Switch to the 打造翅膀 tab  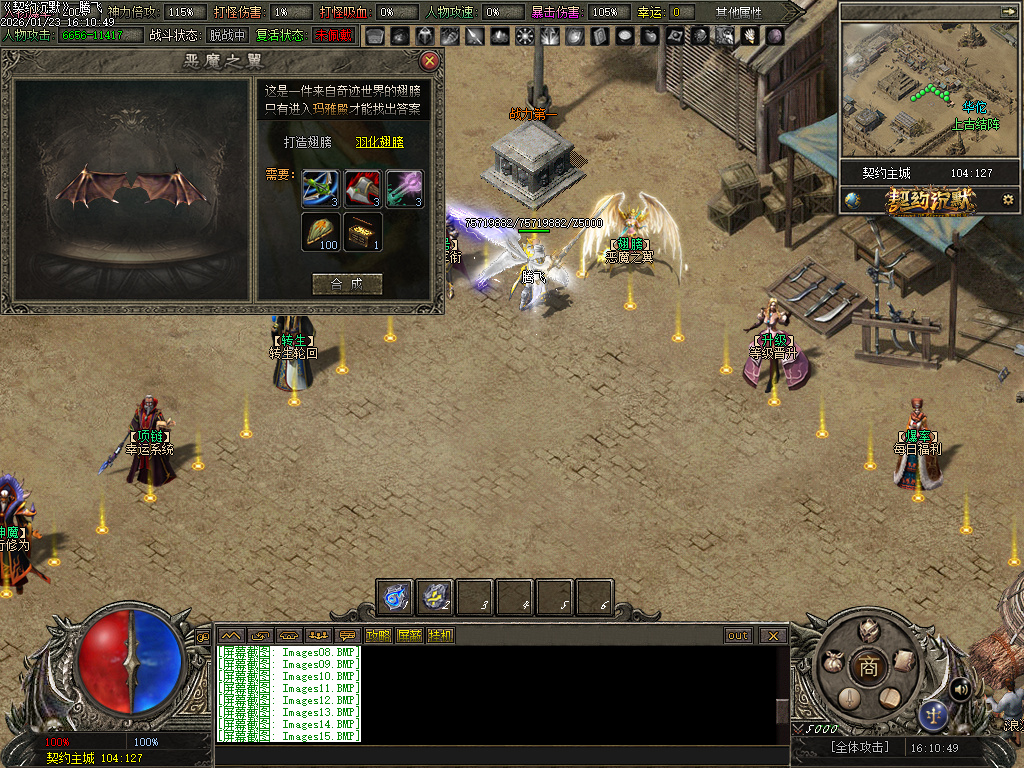[x=302, y=142]
